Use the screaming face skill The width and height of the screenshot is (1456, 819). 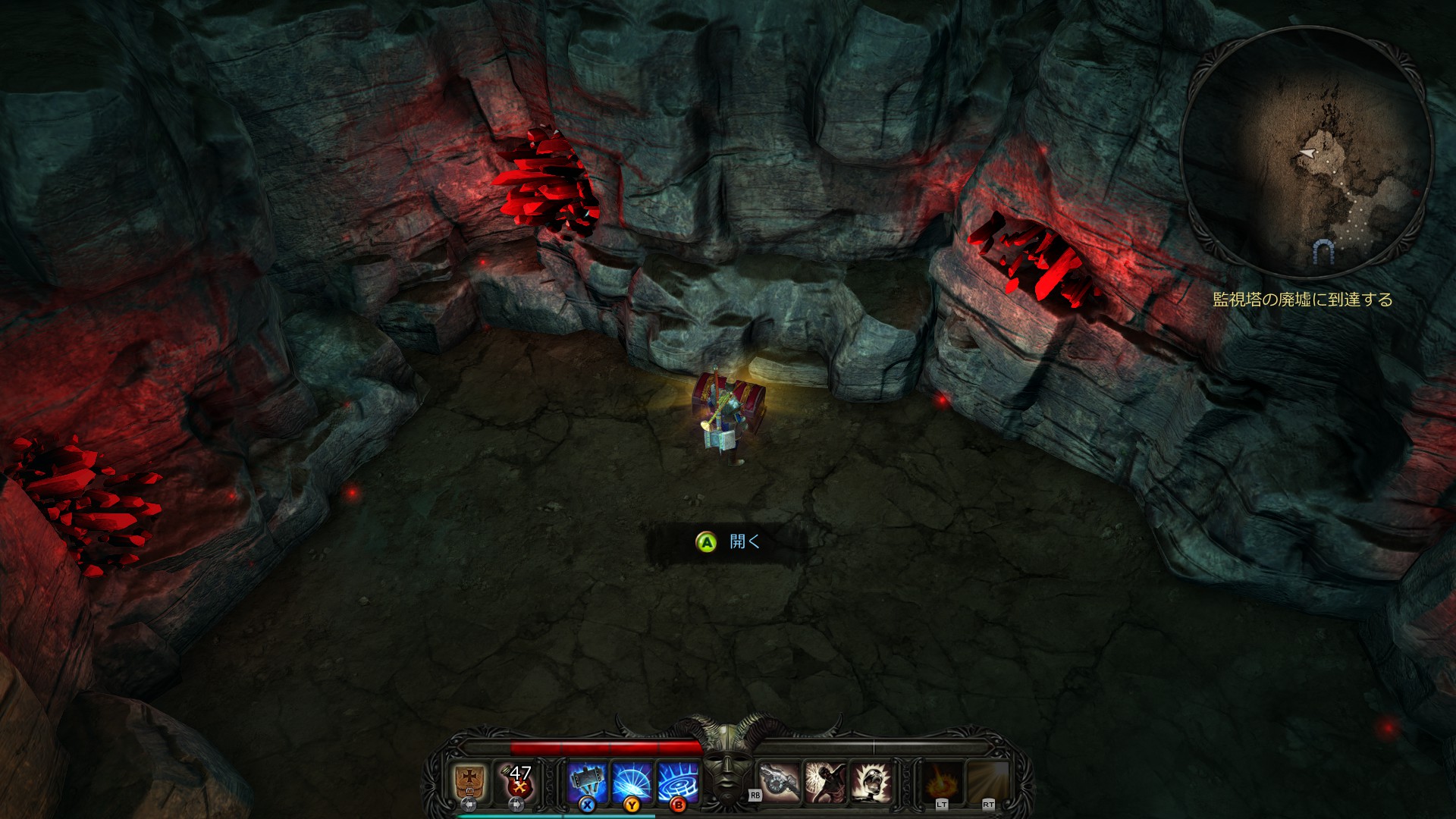click(871, 782)
